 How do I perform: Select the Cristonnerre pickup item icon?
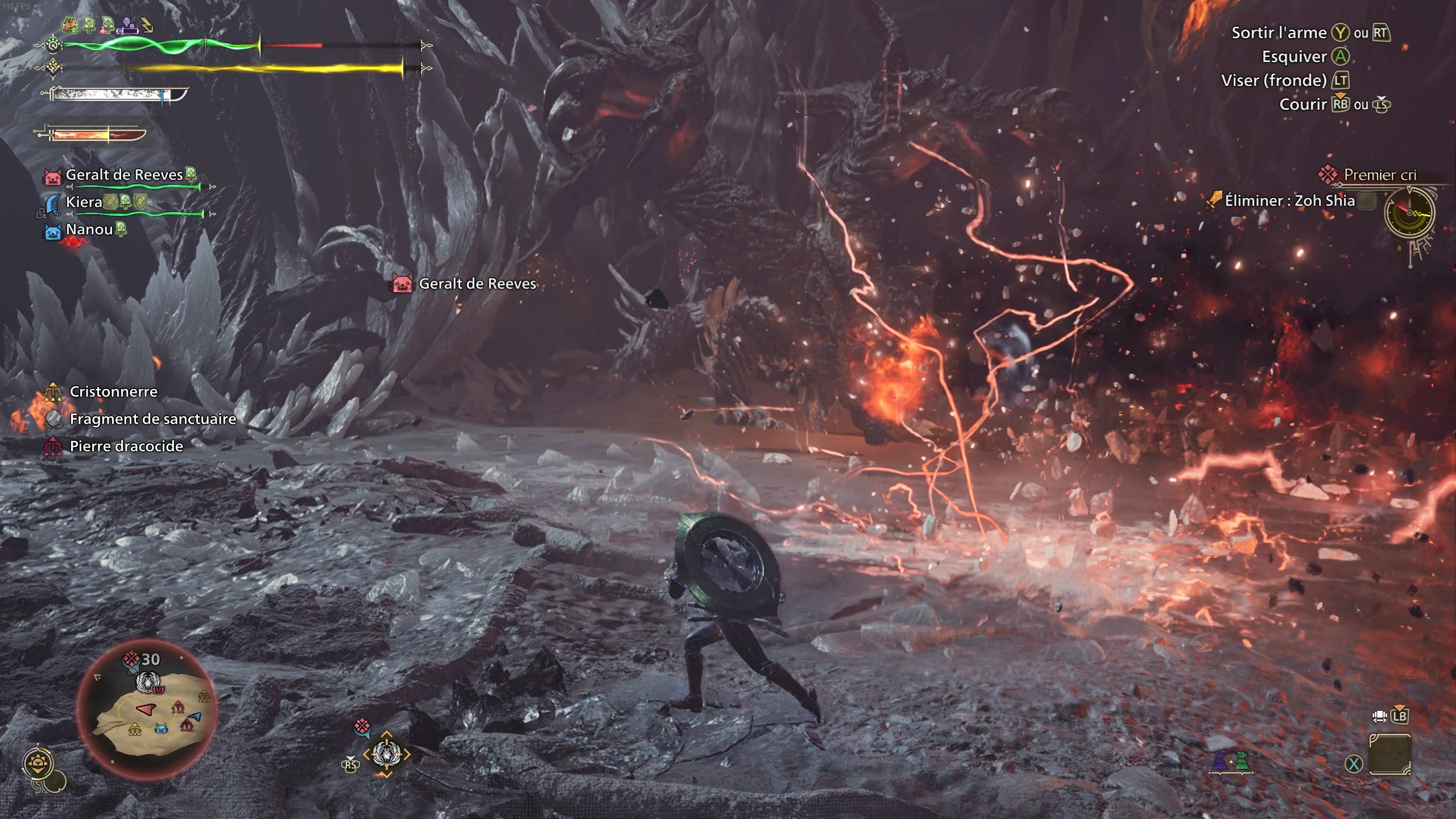52,391
